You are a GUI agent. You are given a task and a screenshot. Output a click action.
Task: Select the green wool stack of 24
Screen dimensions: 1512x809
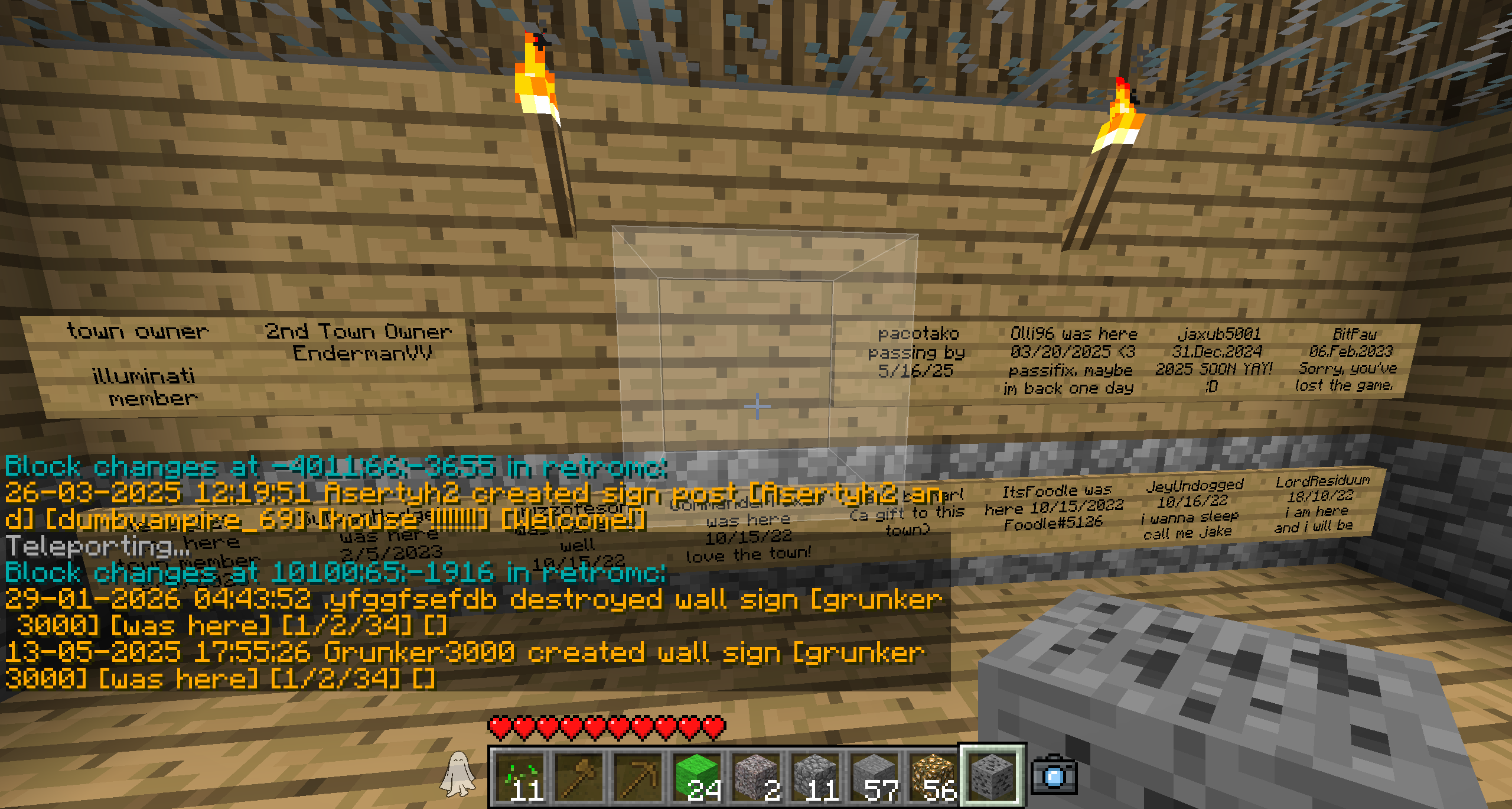(x=697, y=776)
